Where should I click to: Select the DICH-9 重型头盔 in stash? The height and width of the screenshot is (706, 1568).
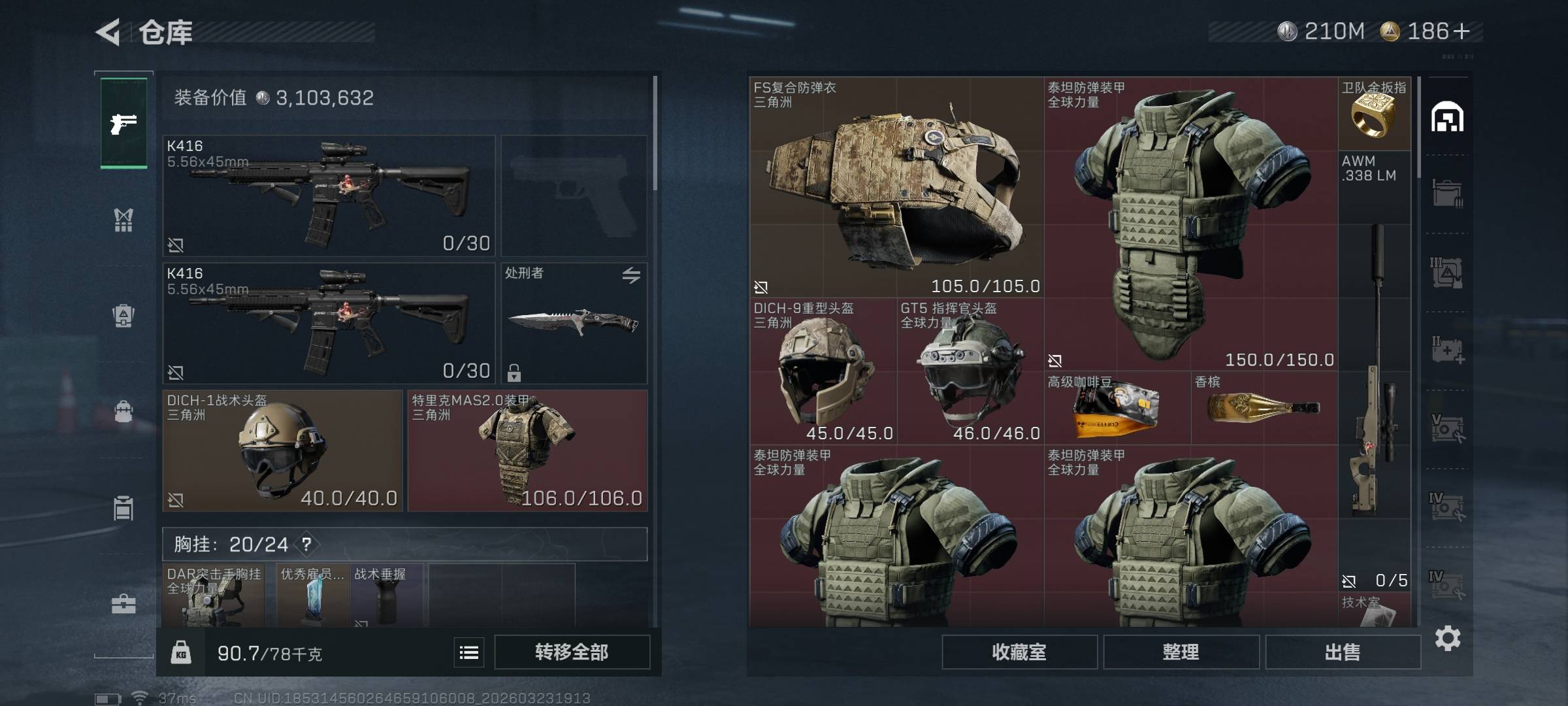(823, 371)
